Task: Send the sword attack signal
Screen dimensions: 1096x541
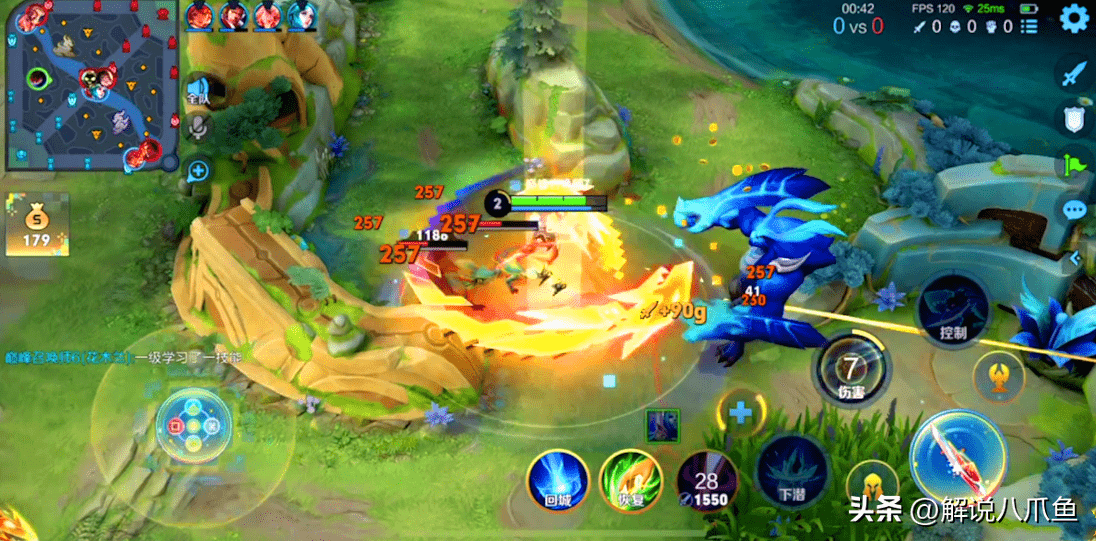Action: [1074, 74]
